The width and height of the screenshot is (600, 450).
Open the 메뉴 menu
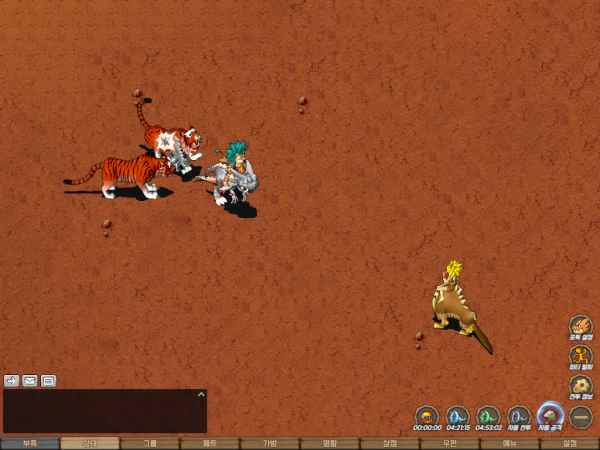click(x=510, y=443)
